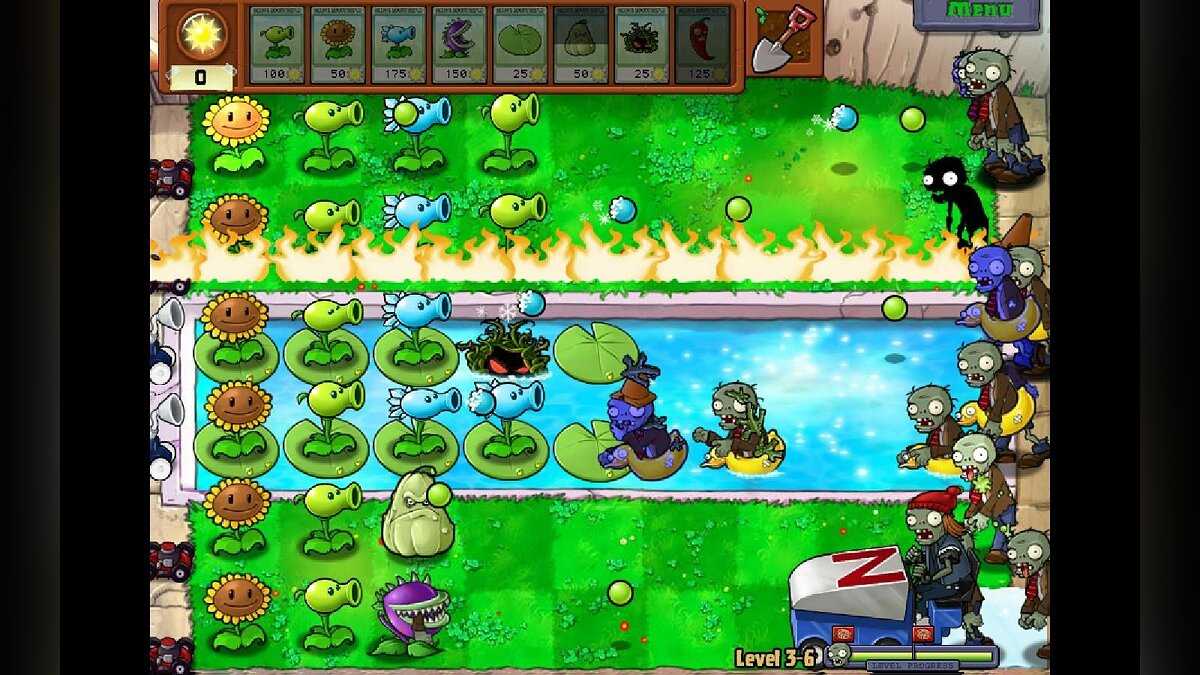Image resolution: width=1200 pixels, height=675 pixels.
Task: Select the Snow Pea seed packet
Action: click(x=398, y=45)
